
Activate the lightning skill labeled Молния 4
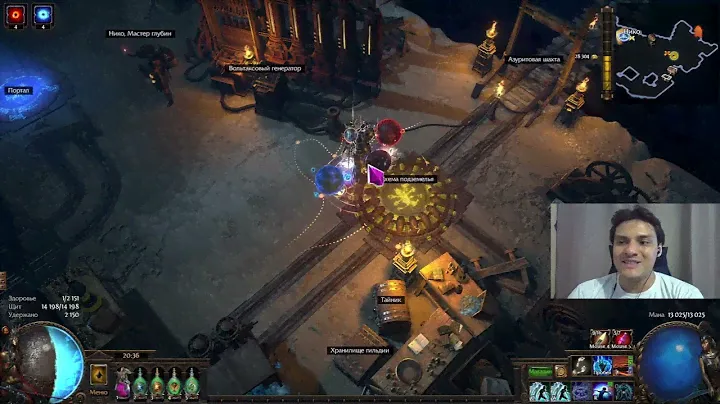click(x=599, y=338)
